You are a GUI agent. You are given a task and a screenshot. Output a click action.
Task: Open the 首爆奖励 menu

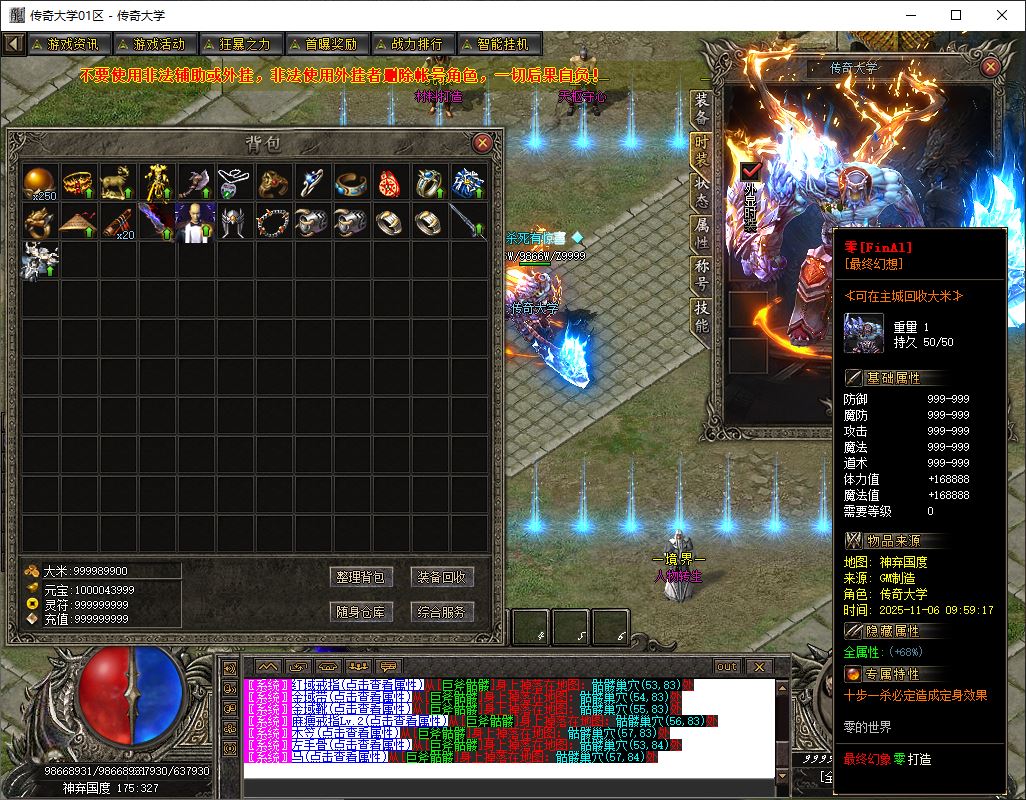coord(325,44)
